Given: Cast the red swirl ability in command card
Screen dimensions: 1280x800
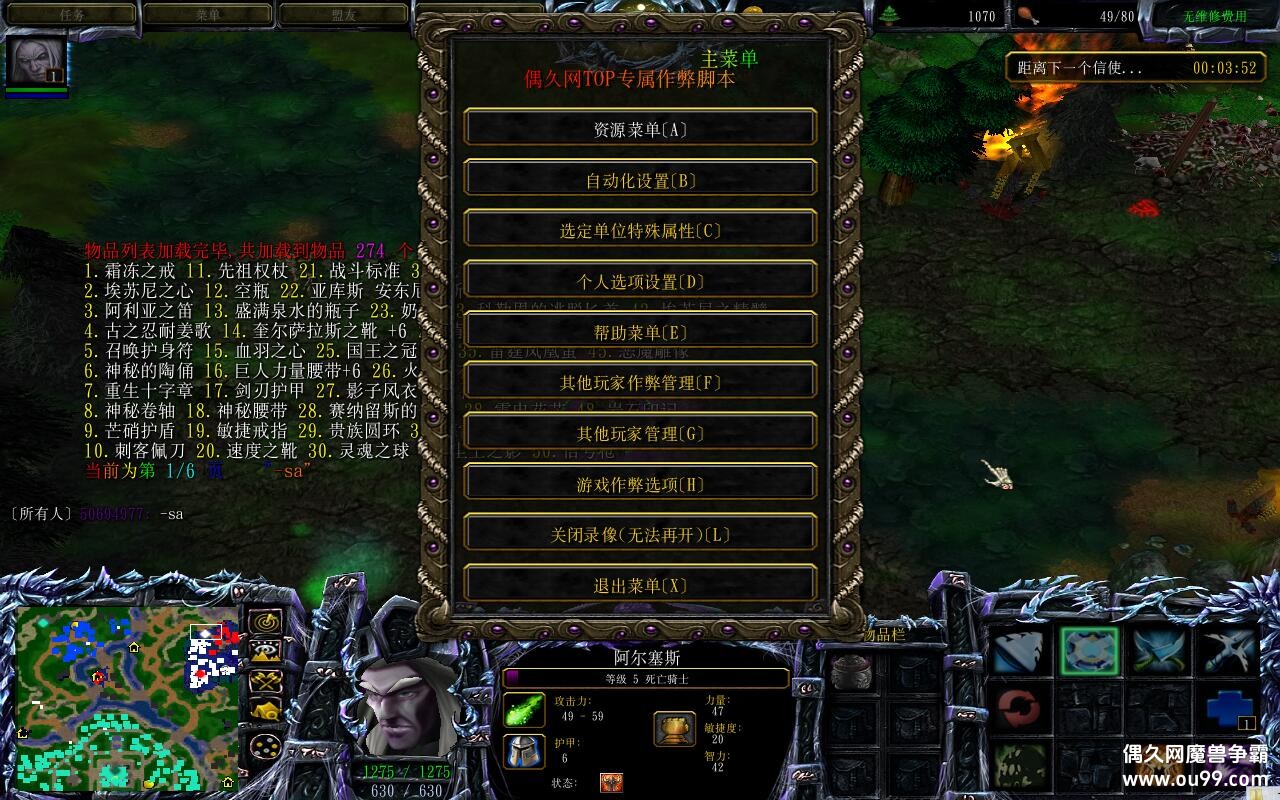Looking at the screenshot, I should tap(1020, 710).
